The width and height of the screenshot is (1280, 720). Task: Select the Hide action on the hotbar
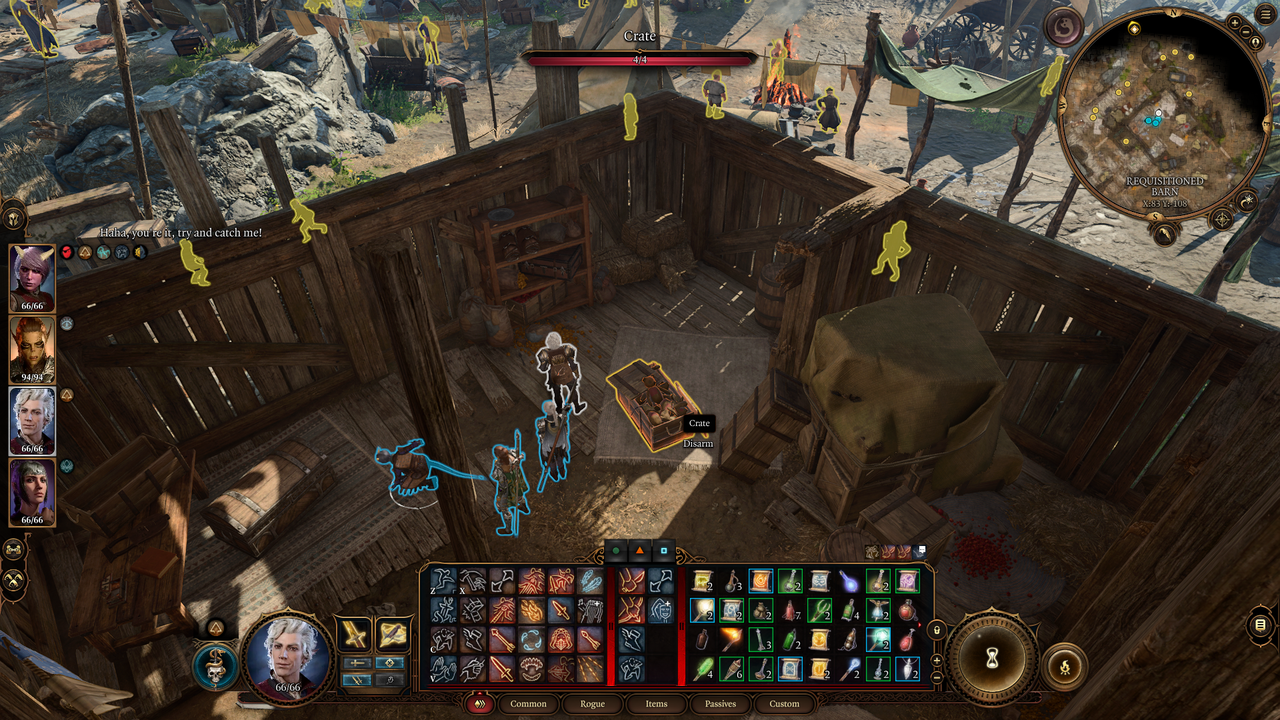point(444,638)
